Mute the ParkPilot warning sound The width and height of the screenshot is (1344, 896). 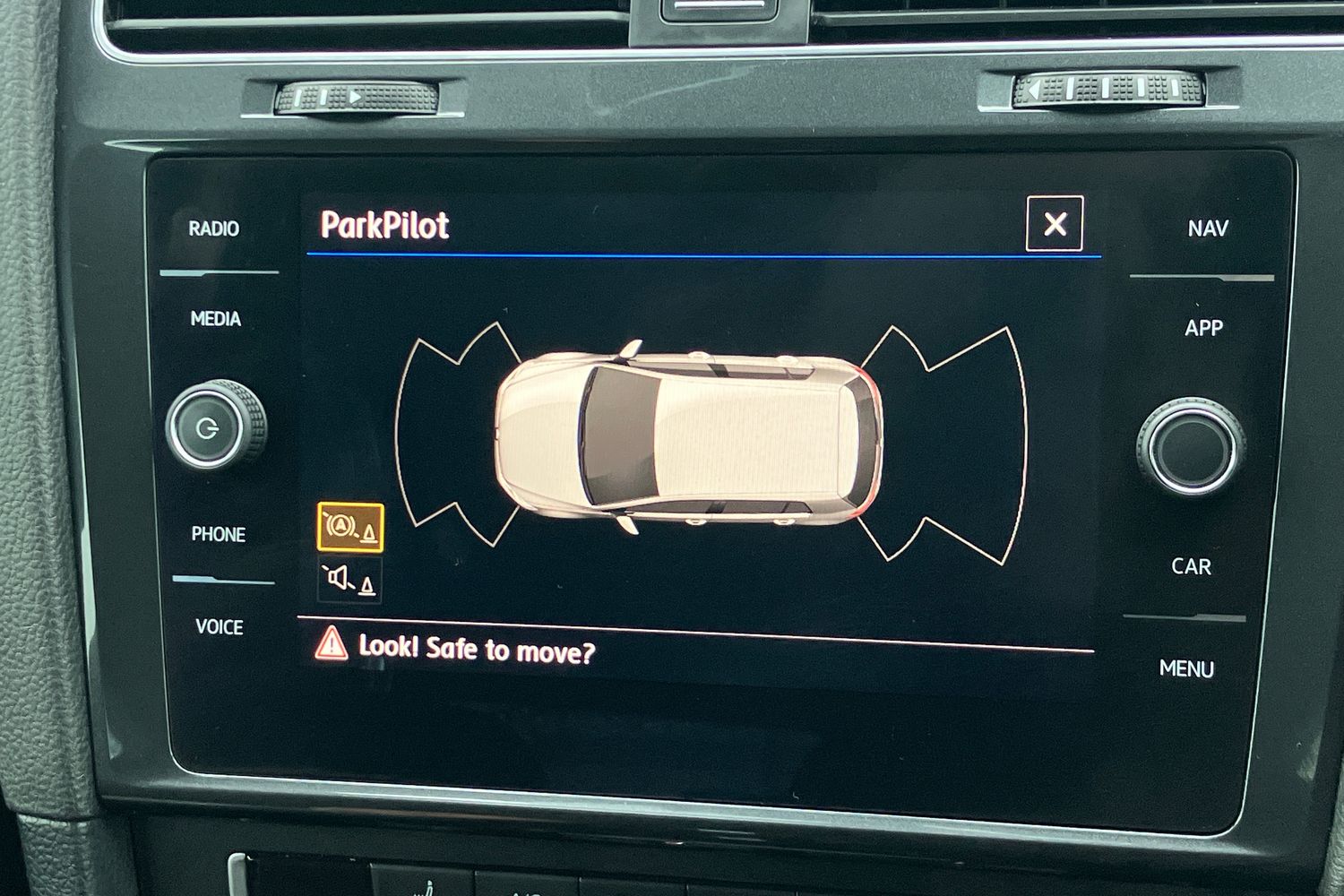click(x=350, y=580)
